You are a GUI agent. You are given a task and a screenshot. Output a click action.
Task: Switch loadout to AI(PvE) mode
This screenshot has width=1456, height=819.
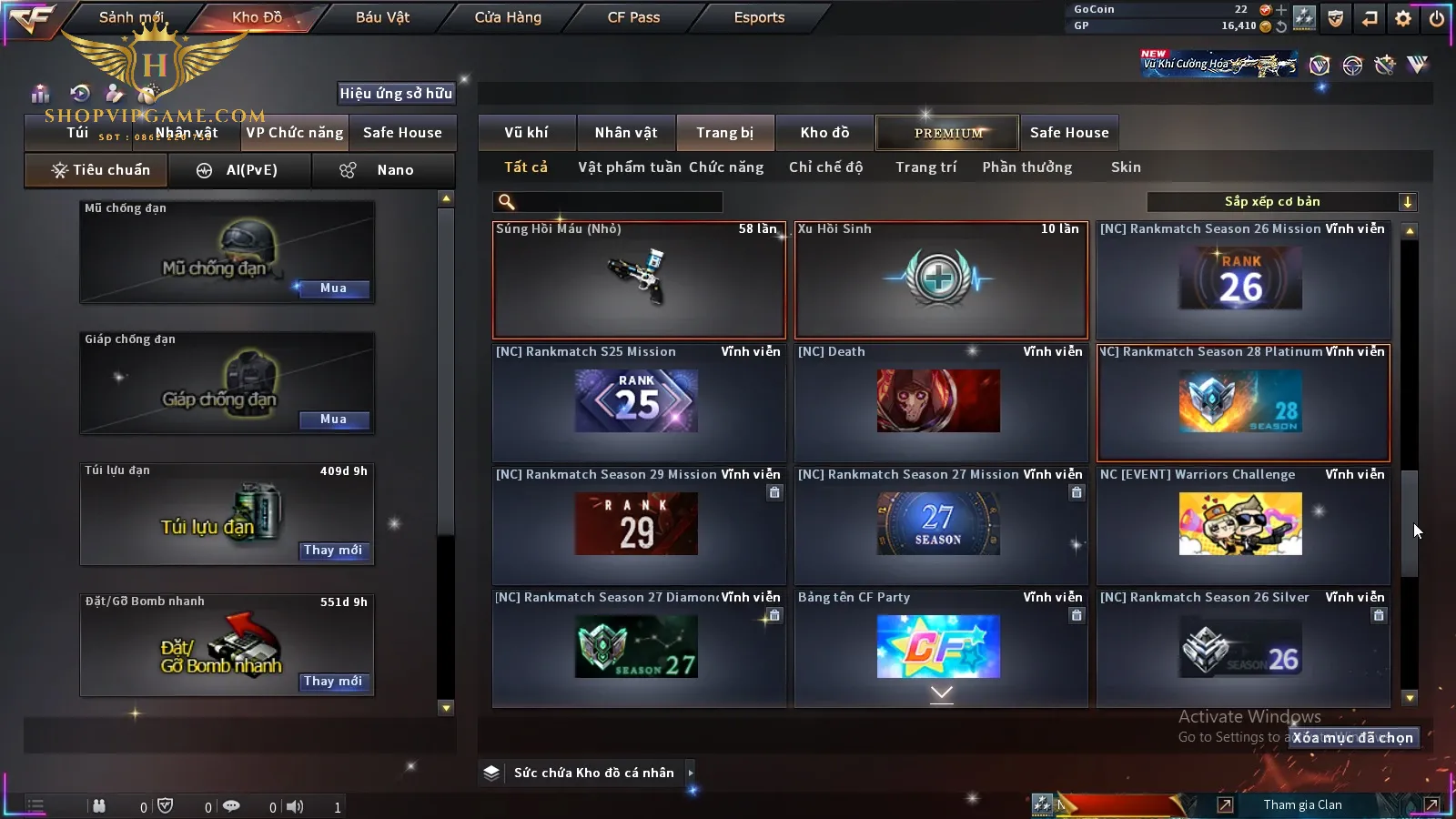coord(240,170)
